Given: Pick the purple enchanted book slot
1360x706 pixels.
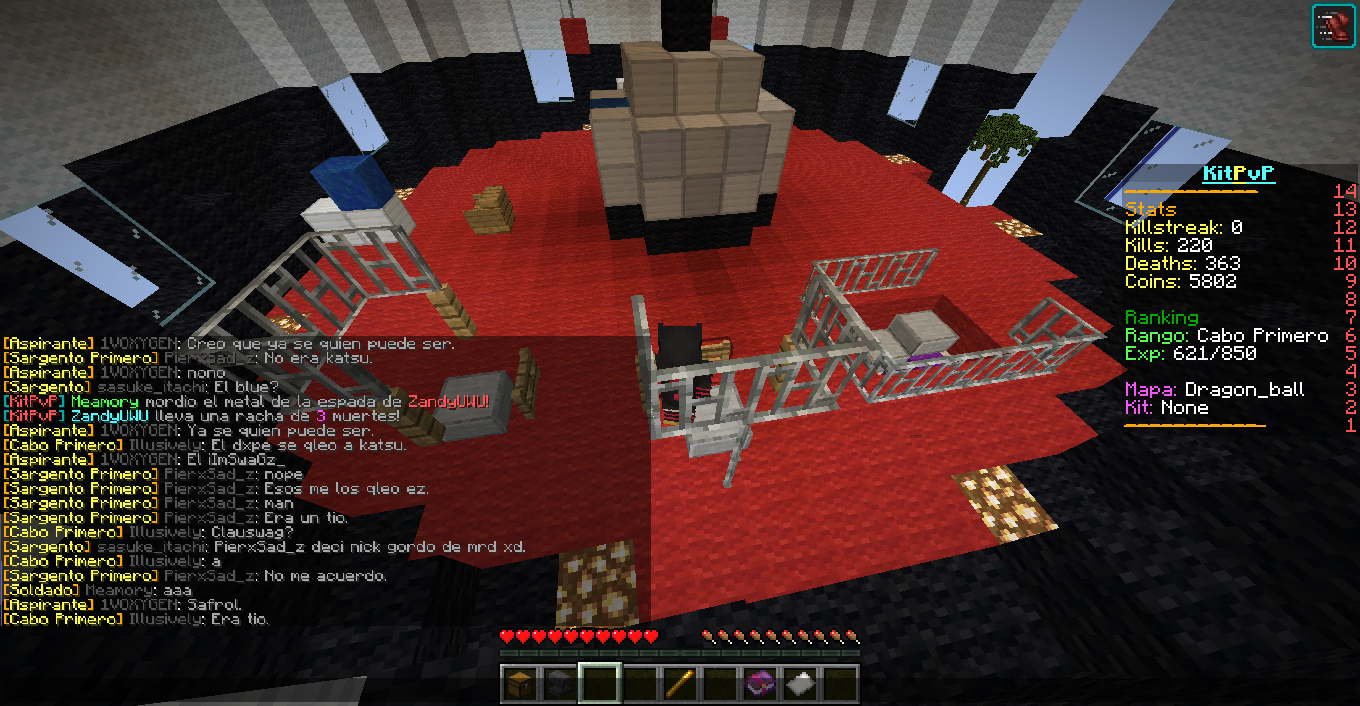Looking at the screenshot, I should click(x=759, y=684).
